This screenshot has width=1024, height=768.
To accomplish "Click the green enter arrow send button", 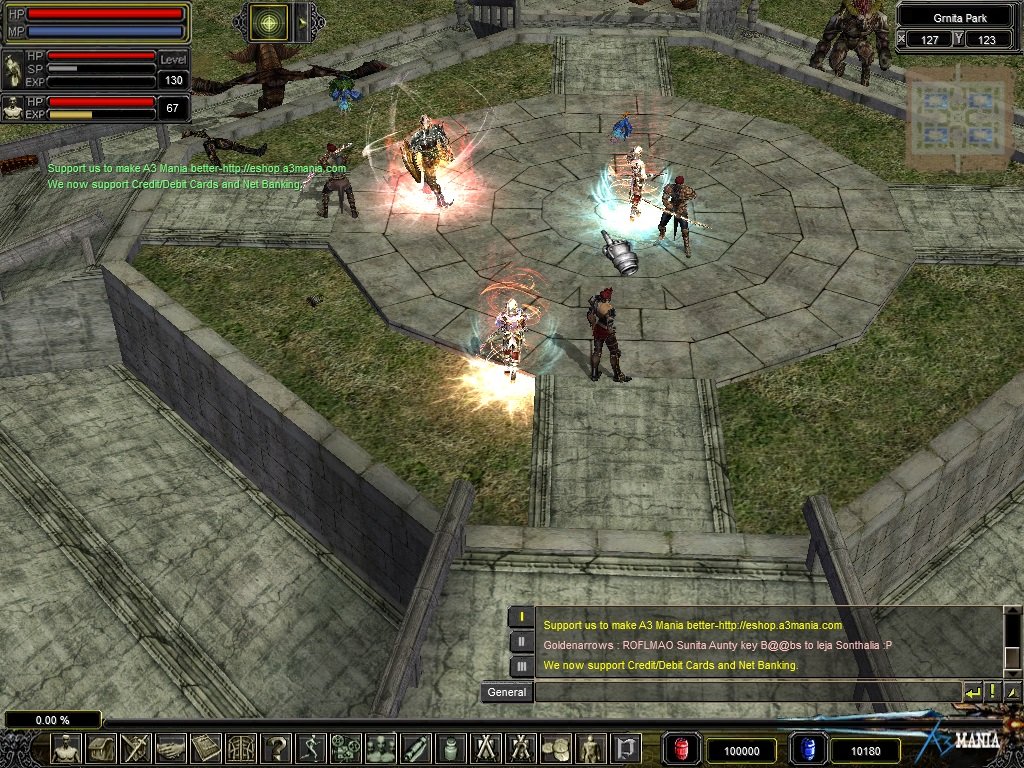I will coord(972,692).
